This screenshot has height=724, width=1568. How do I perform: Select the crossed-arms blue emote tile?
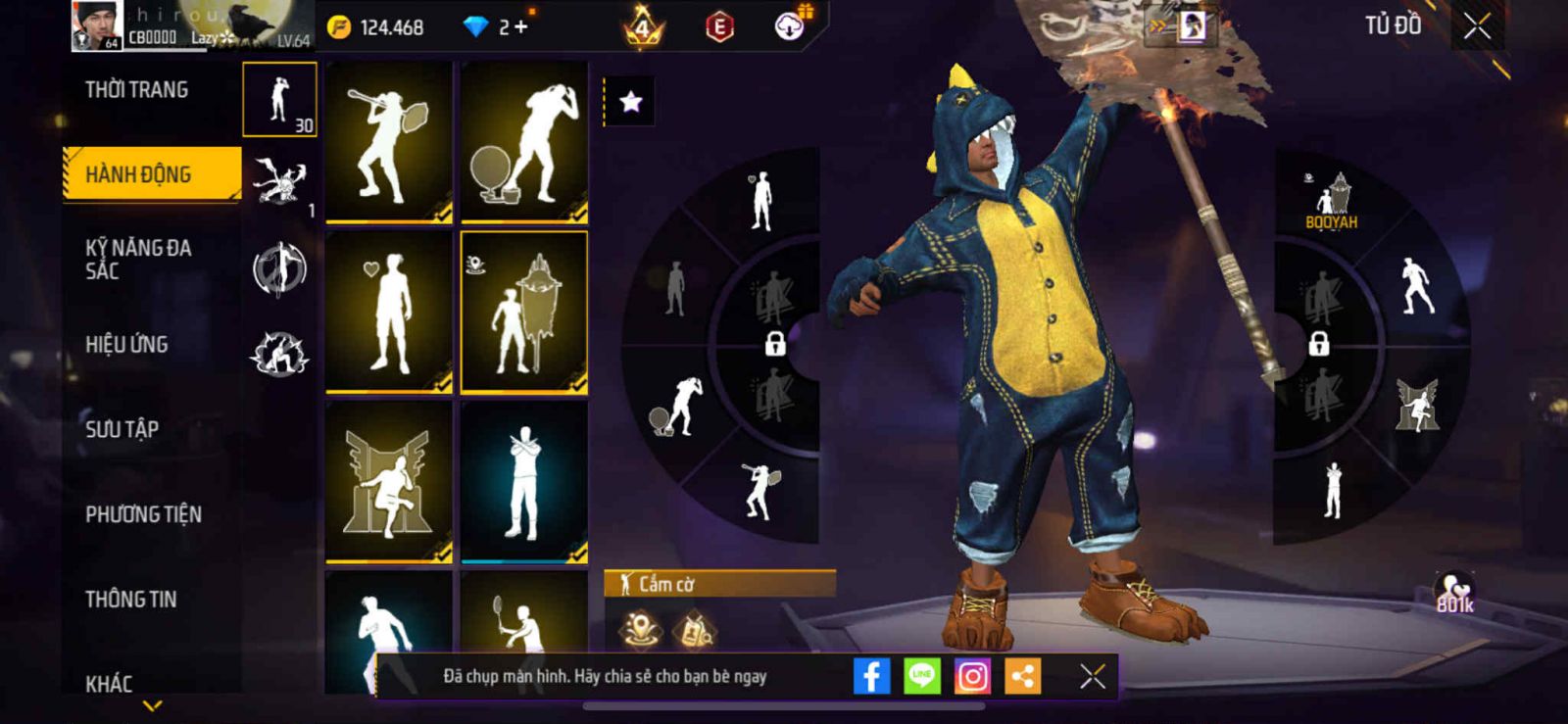click(x=524, y=482)
